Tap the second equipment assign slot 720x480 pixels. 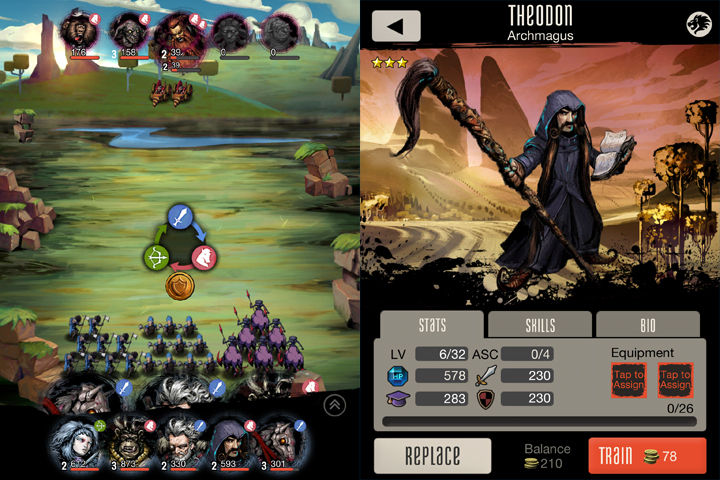pyautogui.click(x=675, y=380)
